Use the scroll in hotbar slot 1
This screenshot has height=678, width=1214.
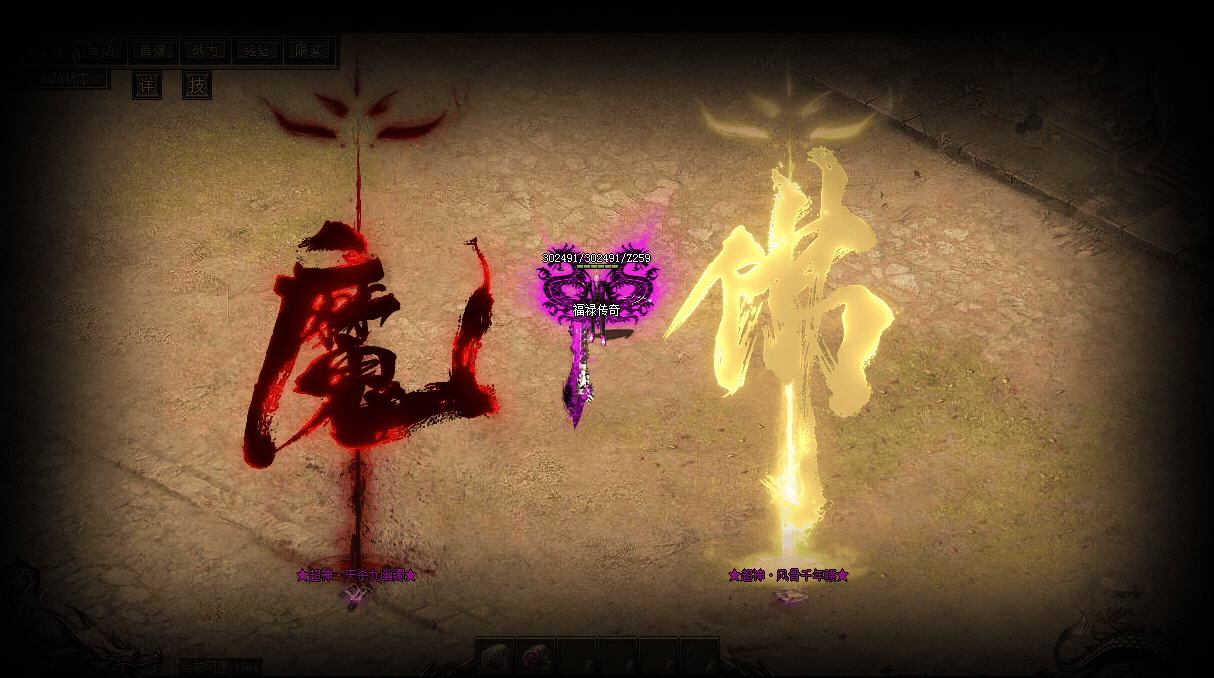pos(494,657)
